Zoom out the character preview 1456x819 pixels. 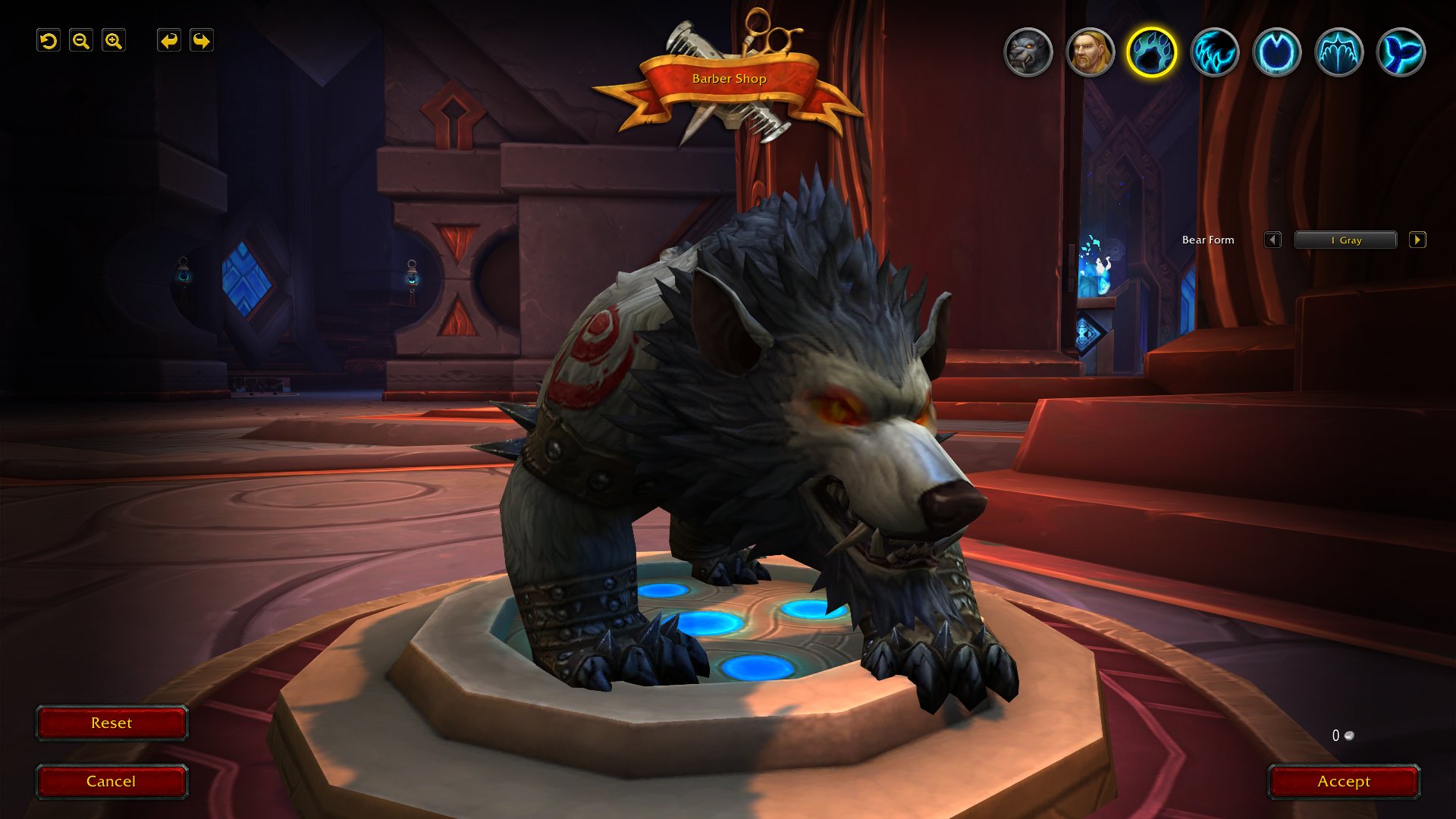(x=81, y=41)
